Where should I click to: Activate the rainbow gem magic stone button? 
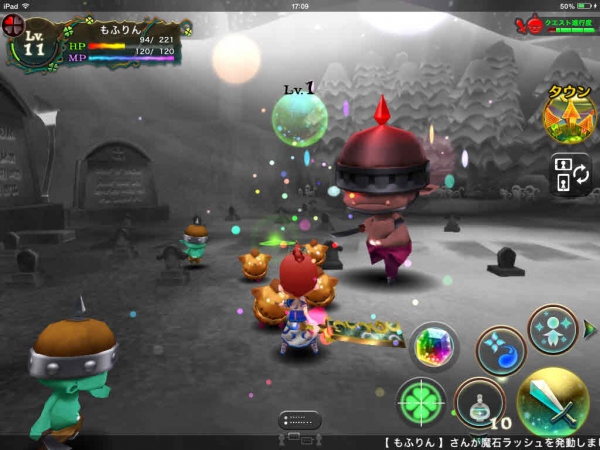point(434,347)
